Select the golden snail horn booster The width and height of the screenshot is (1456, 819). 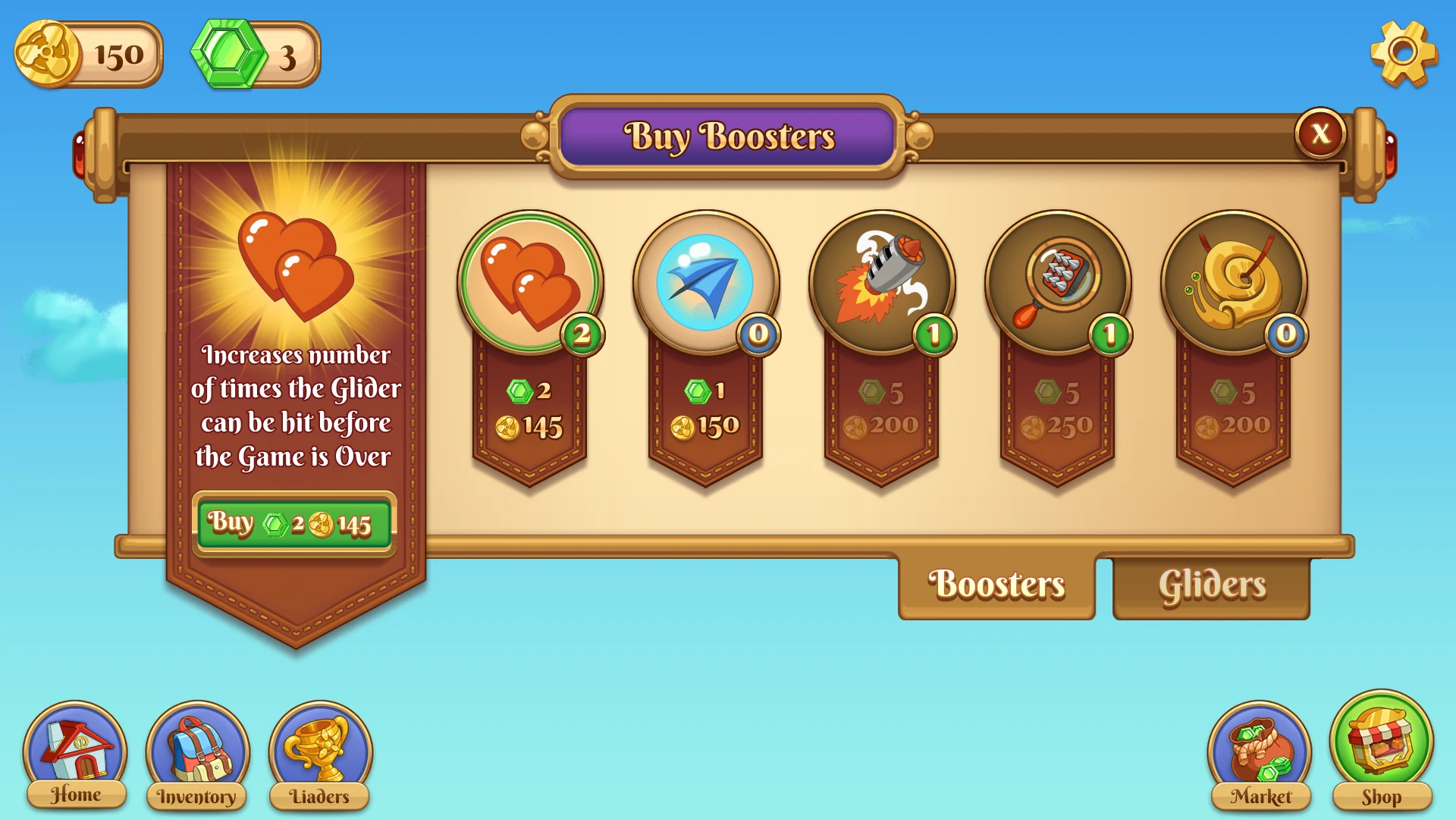pyautogui.click(x=1233, y=282)
